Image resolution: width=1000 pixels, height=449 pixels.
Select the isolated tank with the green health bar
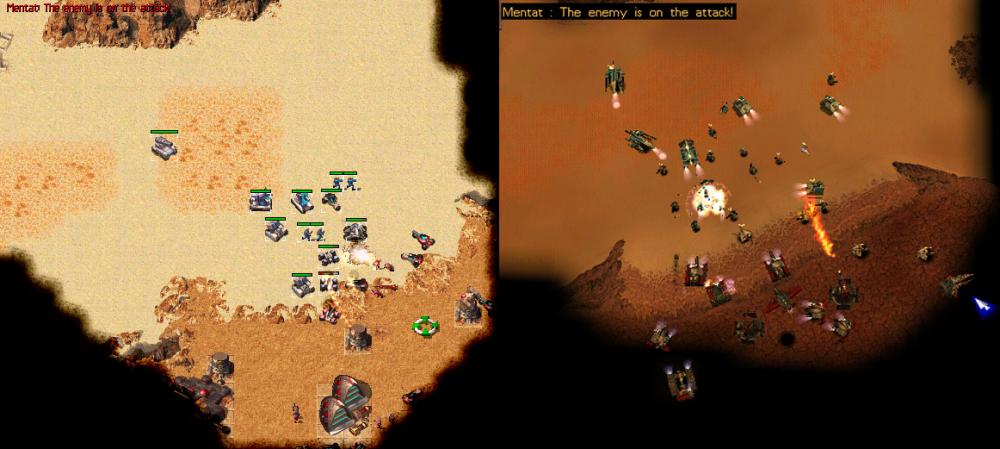click(165, 148)
